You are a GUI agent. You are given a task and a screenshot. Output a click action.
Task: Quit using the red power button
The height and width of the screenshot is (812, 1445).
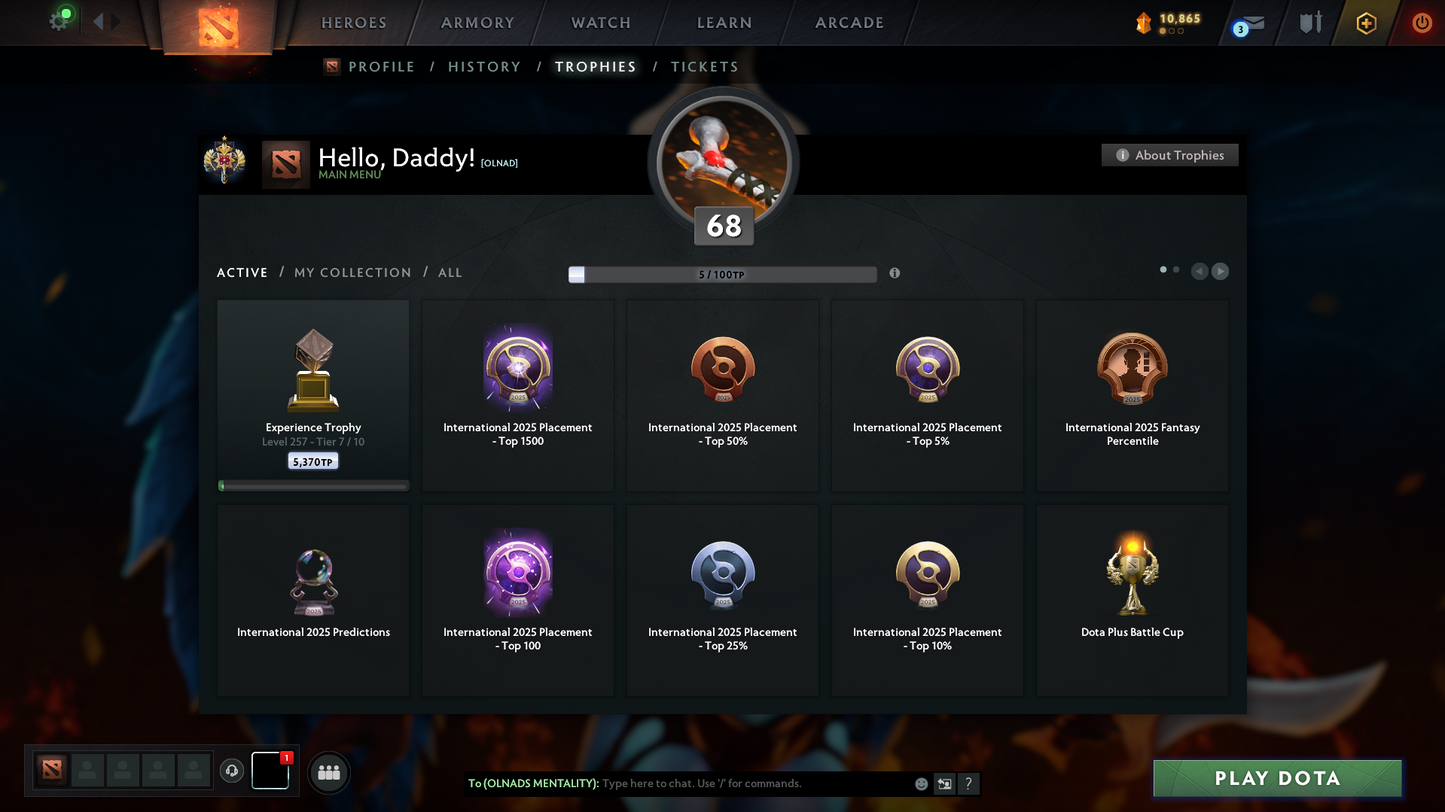tap(1421, 23)
